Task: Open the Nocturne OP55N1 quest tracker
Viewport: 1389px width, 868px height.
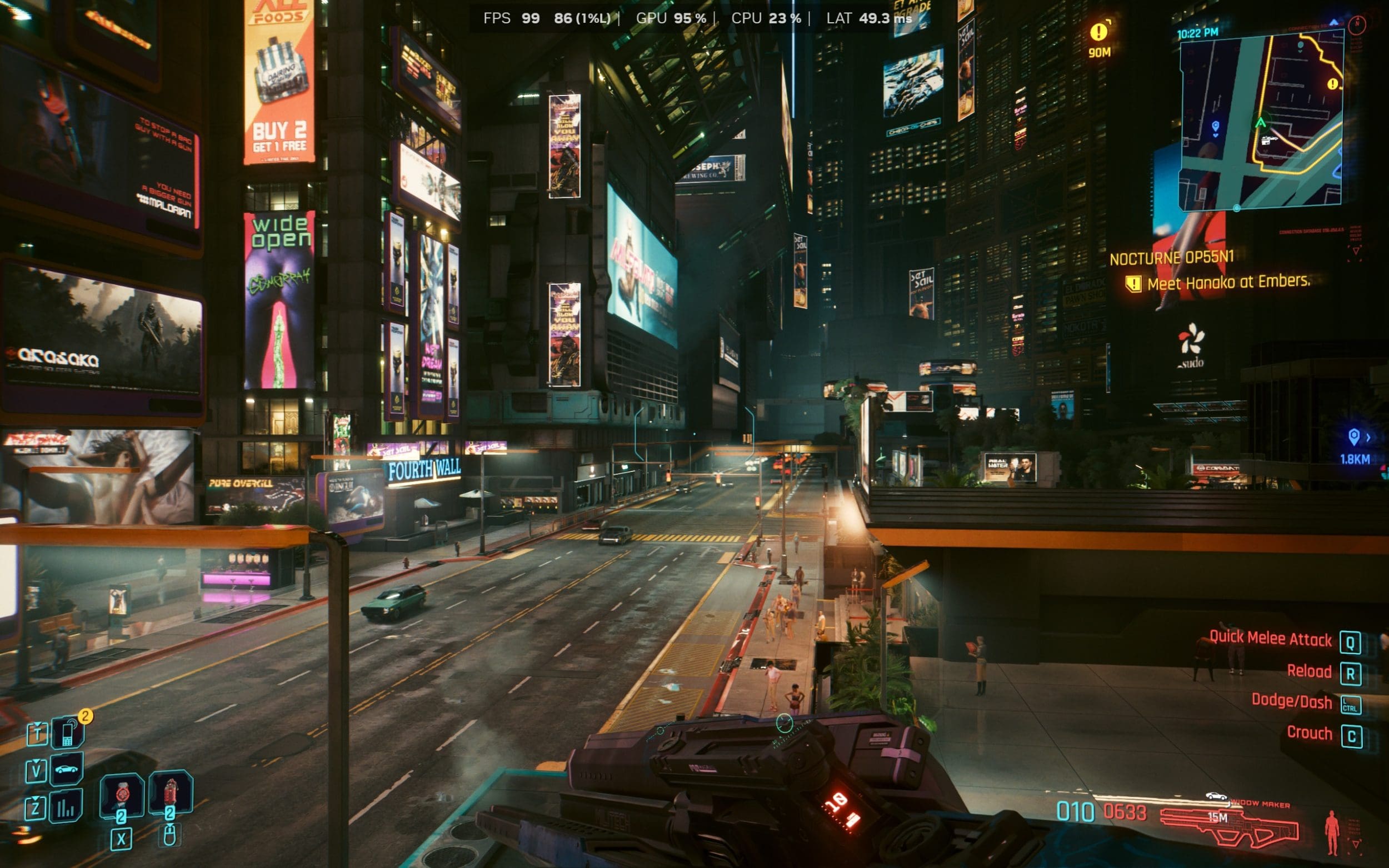Action: (x=1171, y=258)
